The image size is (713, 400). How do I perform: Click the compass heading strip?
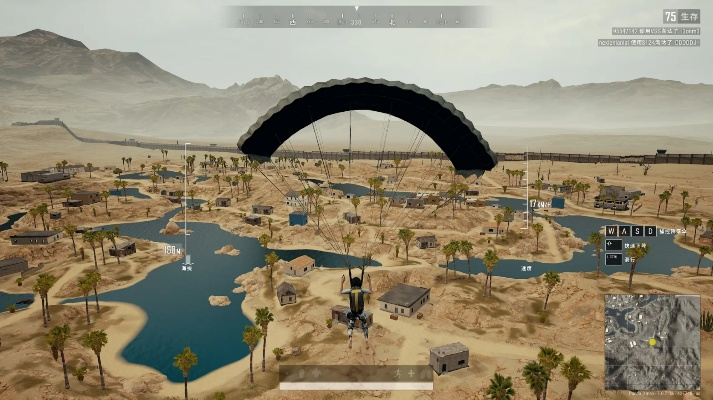point(356,17)
